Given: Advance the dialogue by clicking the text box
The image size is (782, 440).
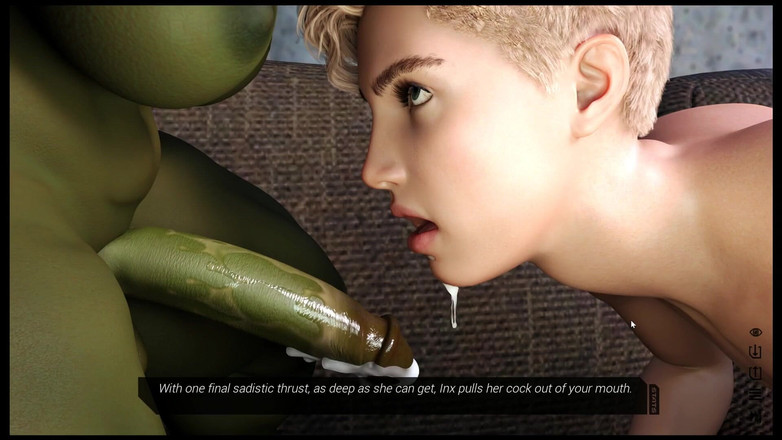Looking at the screenshot, I should pyautogui.click(x=395, y=389).
